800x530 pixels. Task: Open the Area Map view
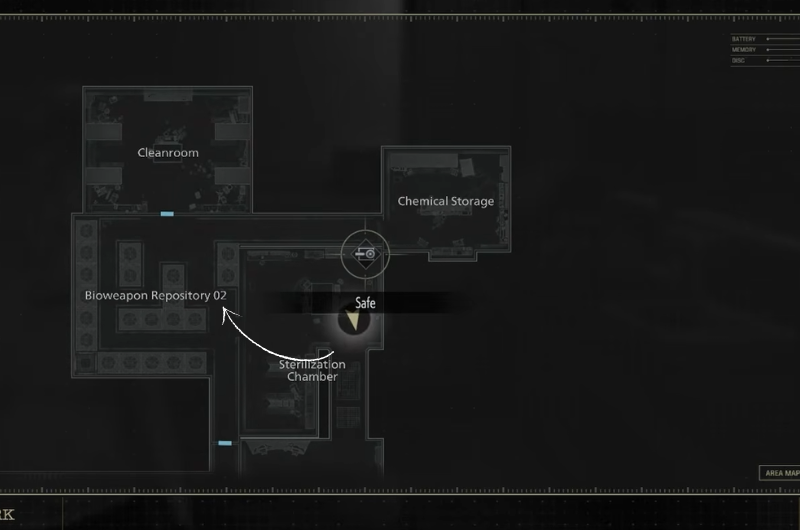tap(780, 473)
